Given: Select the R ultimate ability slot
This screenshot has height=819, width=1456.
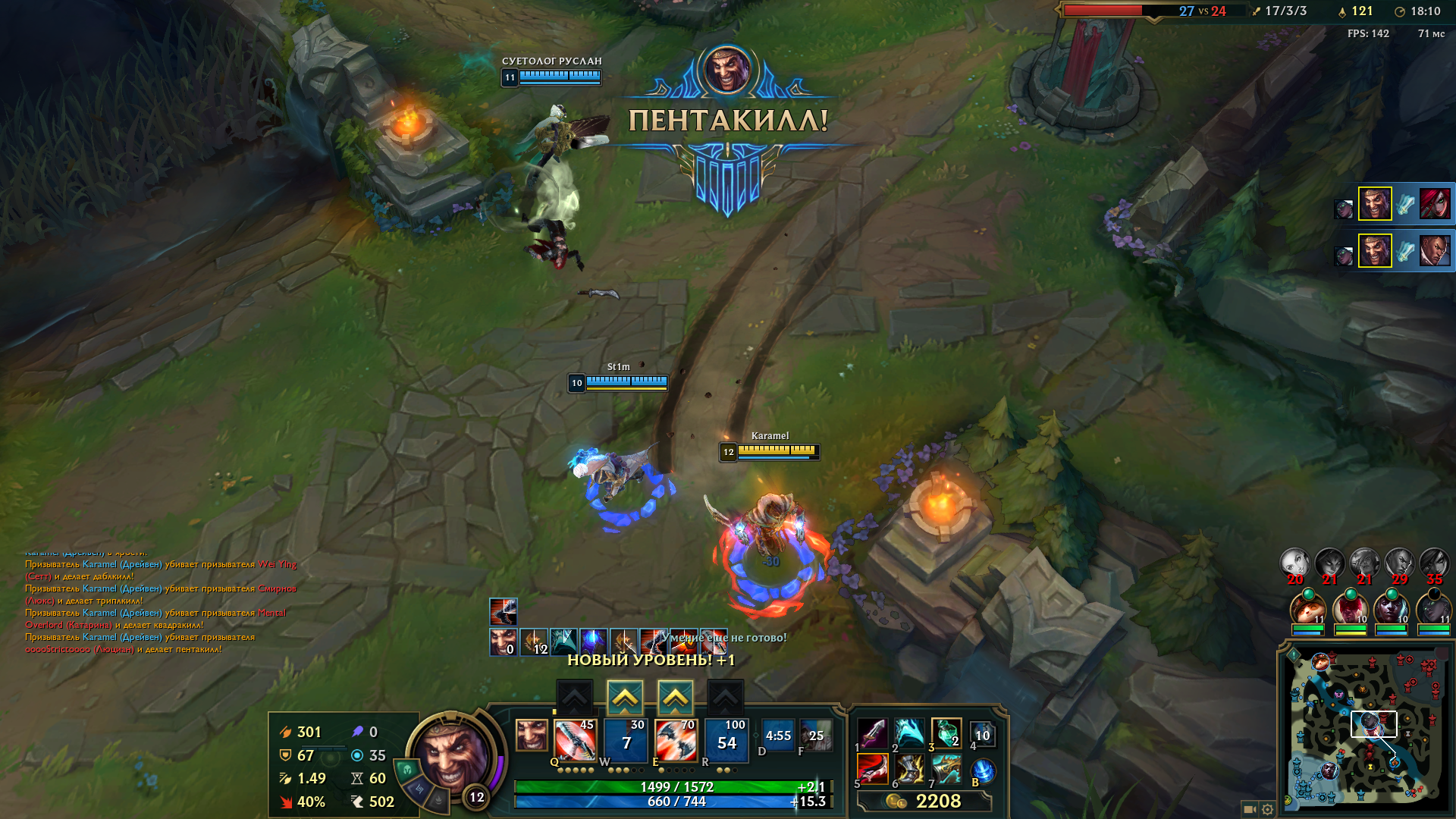Looking at the screenshot, I should 726,740.
